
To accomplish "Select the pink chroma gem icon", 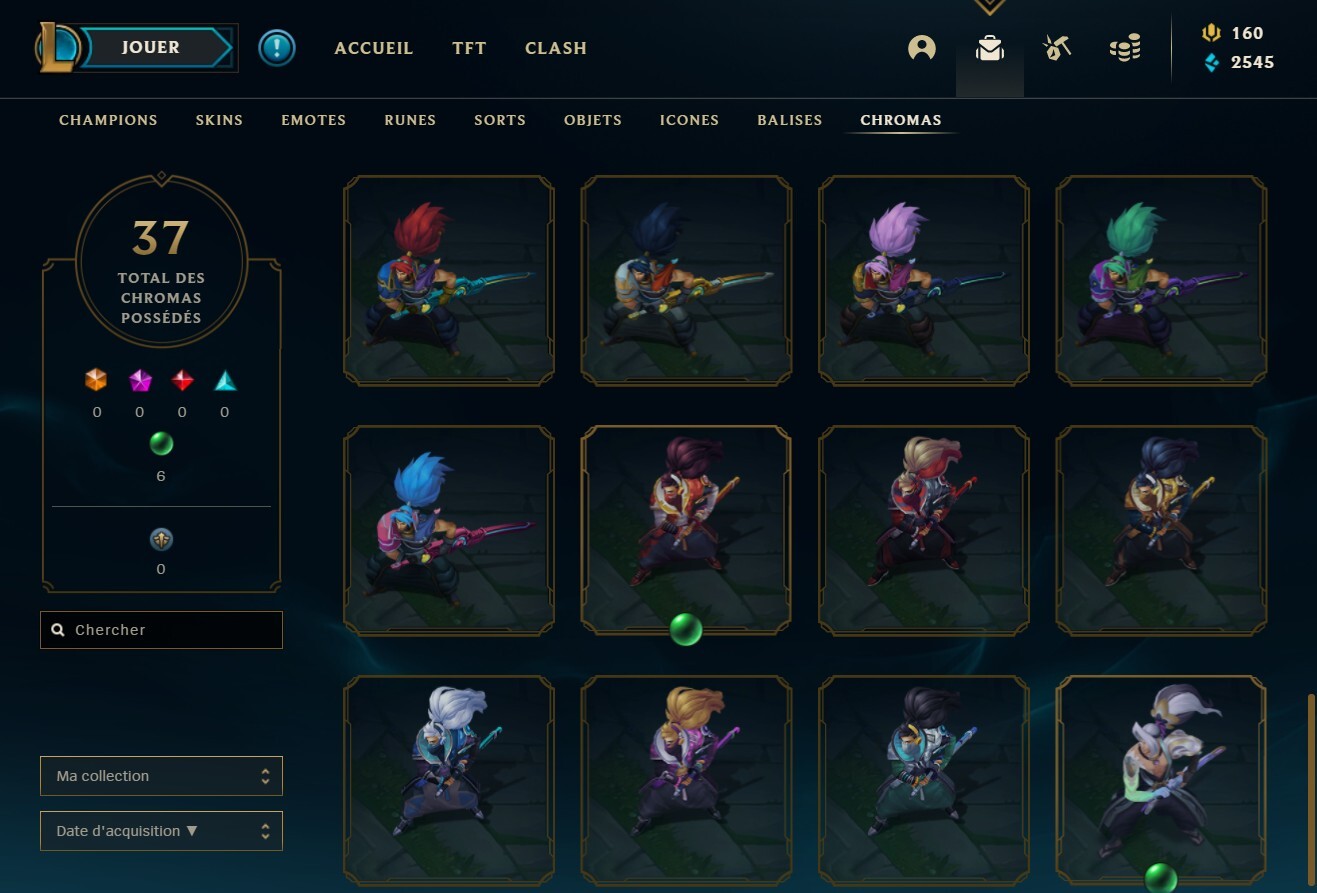I will (139, 381).
